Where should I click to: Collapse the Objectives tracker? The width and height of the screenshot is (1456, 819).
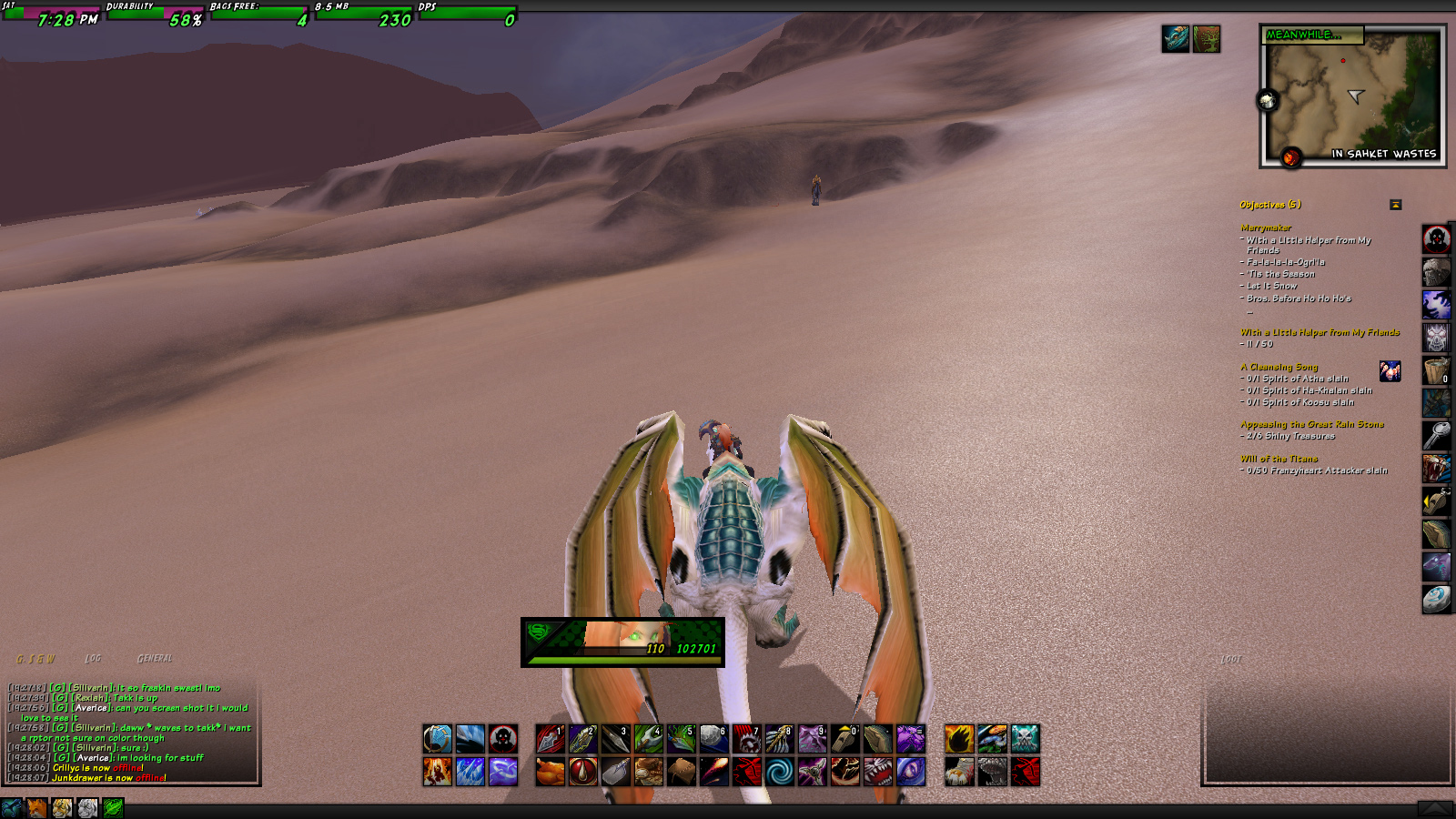[1395, 205]
